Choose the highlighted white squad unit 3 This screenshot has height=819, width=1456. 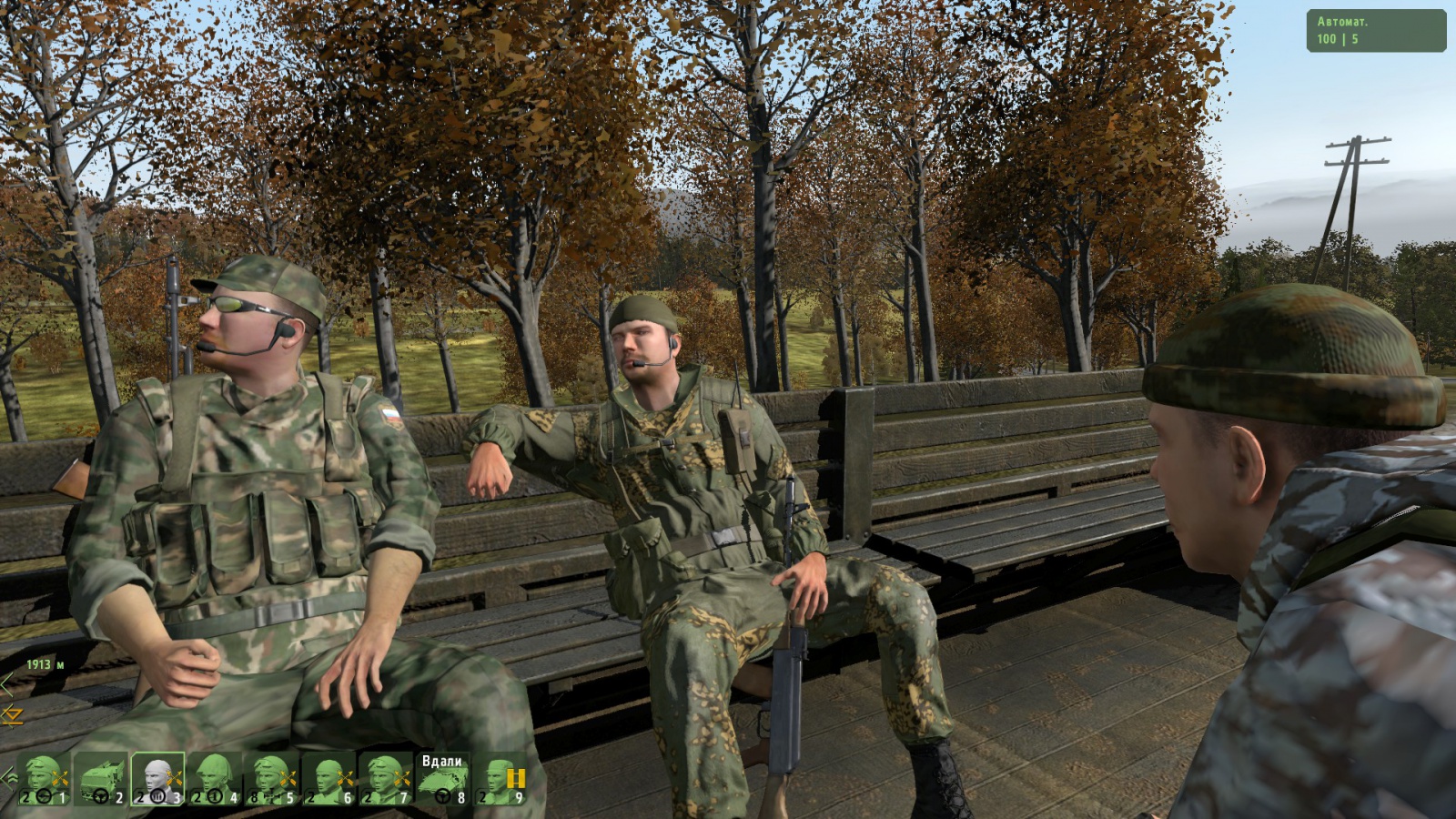pyautogui.click(x=157, y=780)
